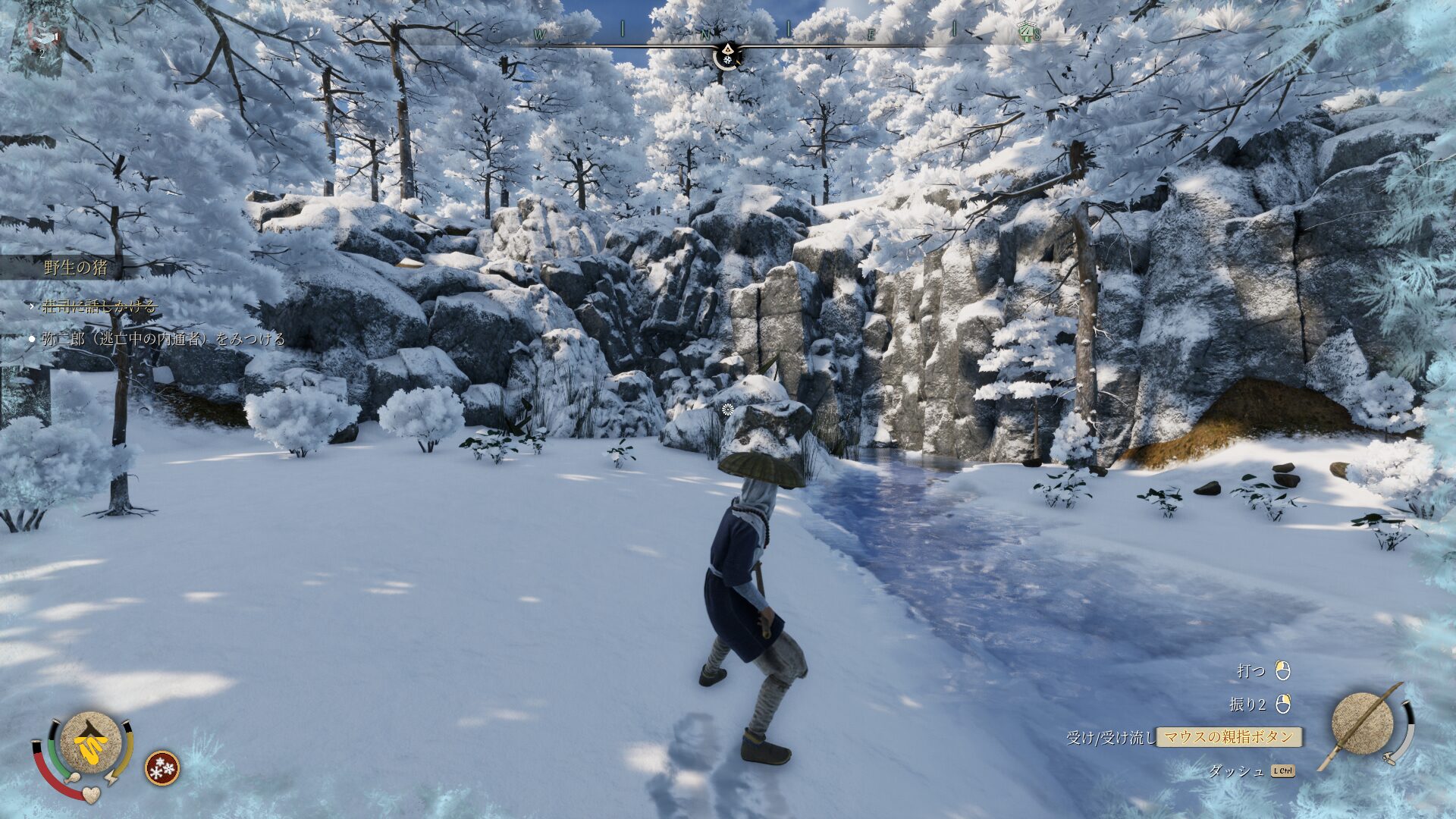
Task: Select the crossed-out 荘司に話しかける objective
Action: click(x=99, y=306)
